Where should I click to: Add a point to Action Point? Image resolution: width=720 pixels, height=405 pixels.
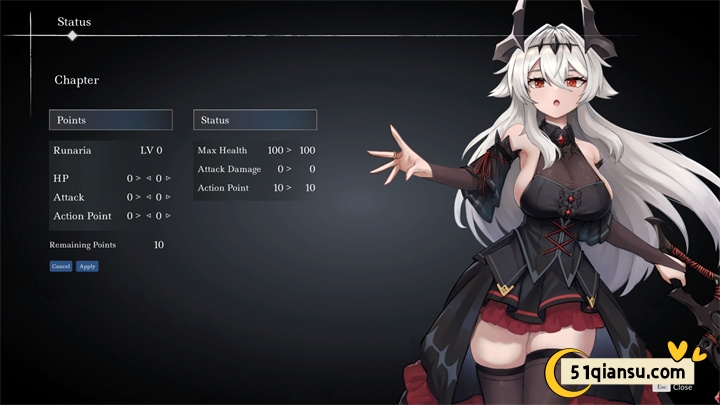point(168,216)
